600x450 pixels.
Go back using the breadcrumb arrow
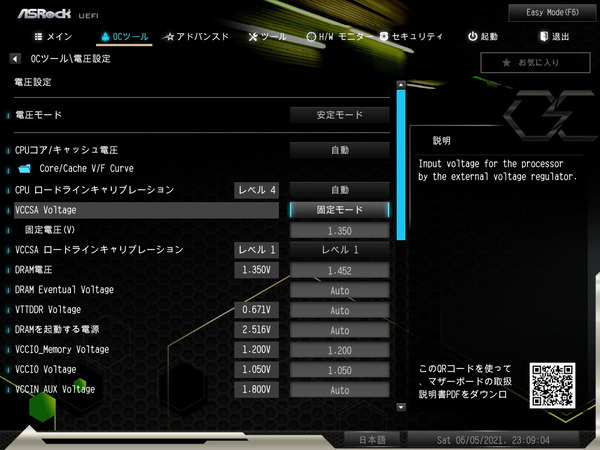[x=16, y=59]
